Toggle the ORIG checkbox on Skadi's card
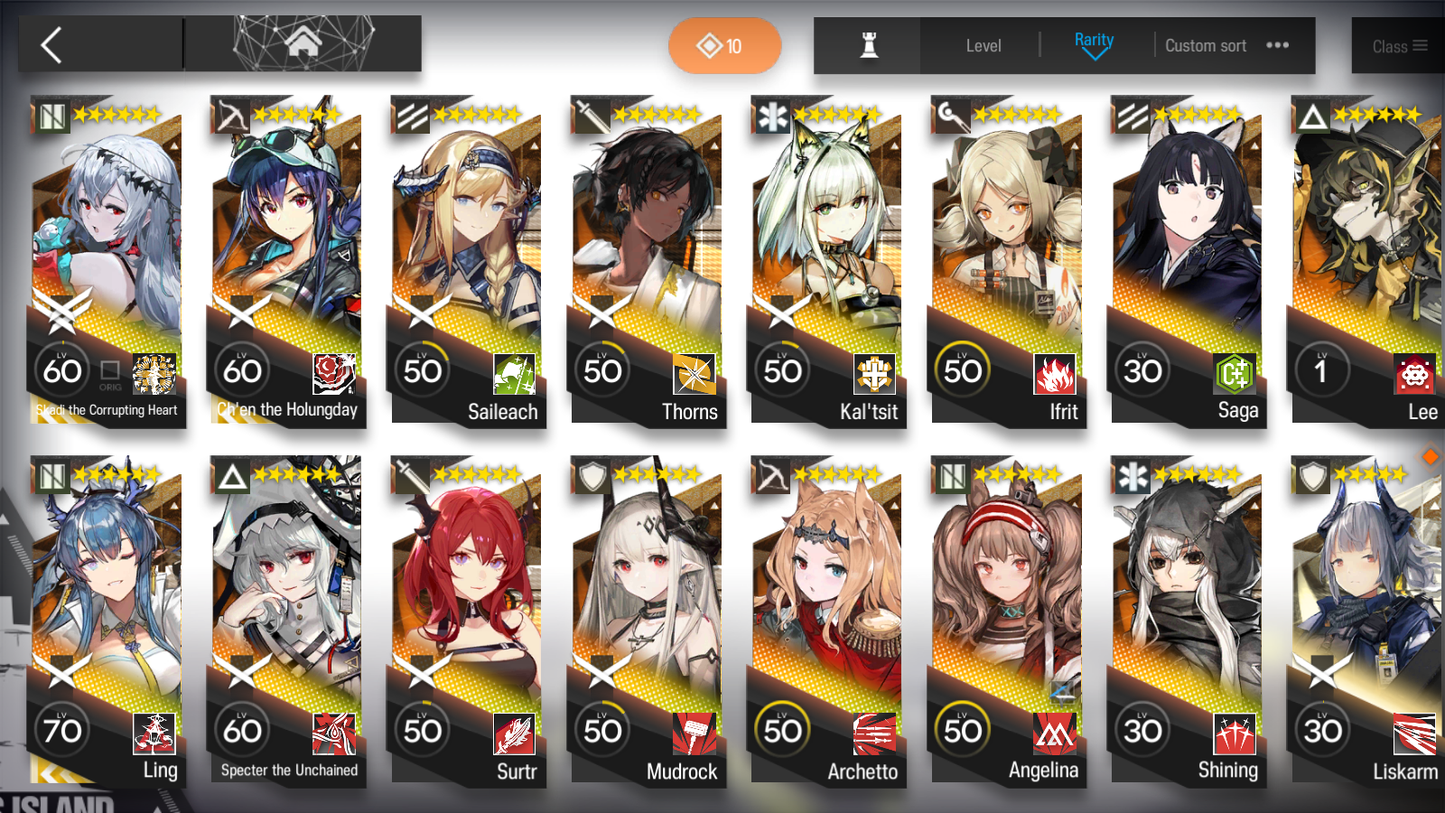 pyautogui.click(x=110, y=368)
